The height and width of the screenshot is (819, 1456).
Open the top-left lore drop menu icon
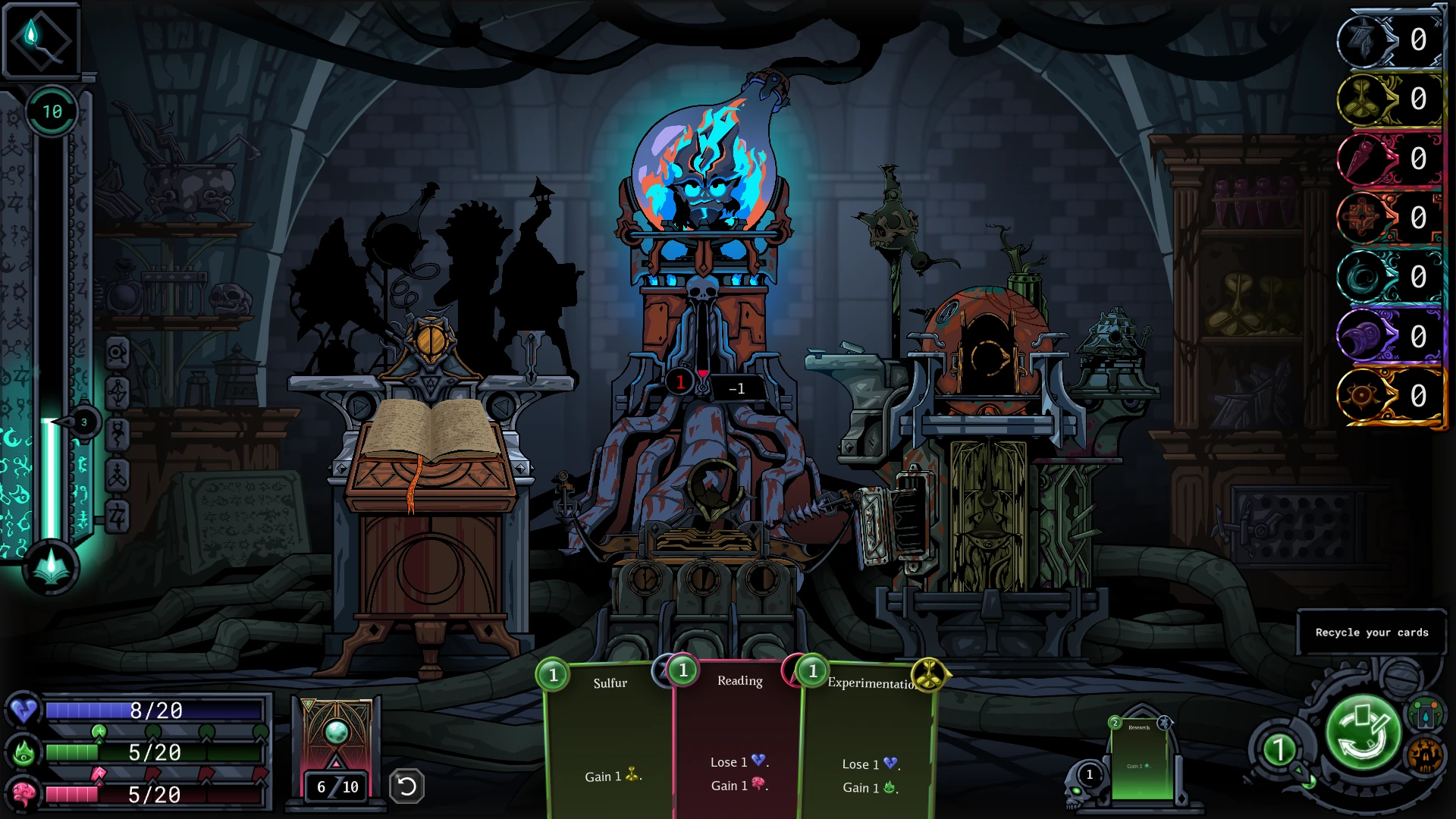(x=41, y=40)
